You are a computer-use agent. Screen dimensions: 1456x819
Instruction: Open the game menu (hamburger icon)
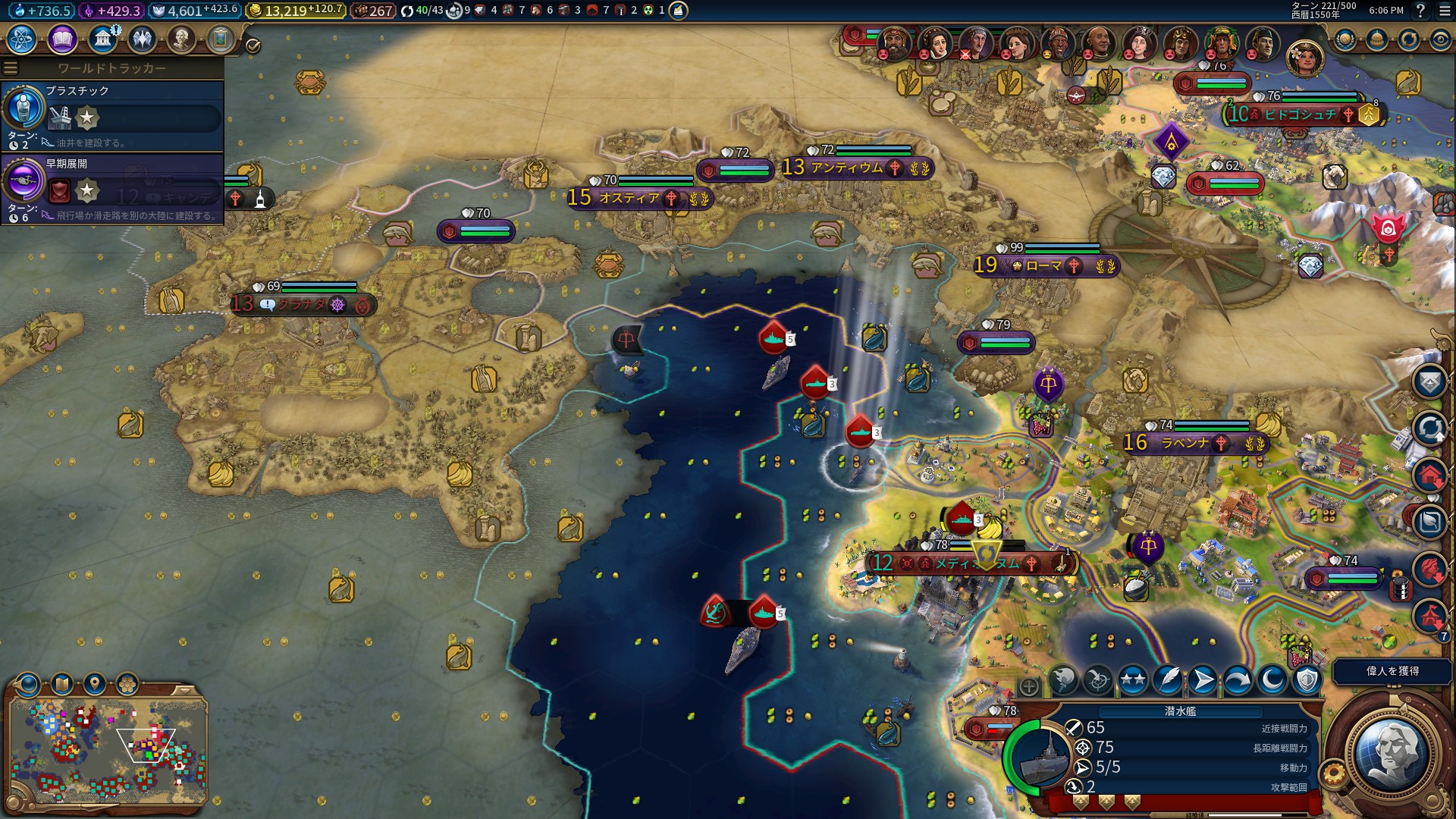pos(1445,11)
